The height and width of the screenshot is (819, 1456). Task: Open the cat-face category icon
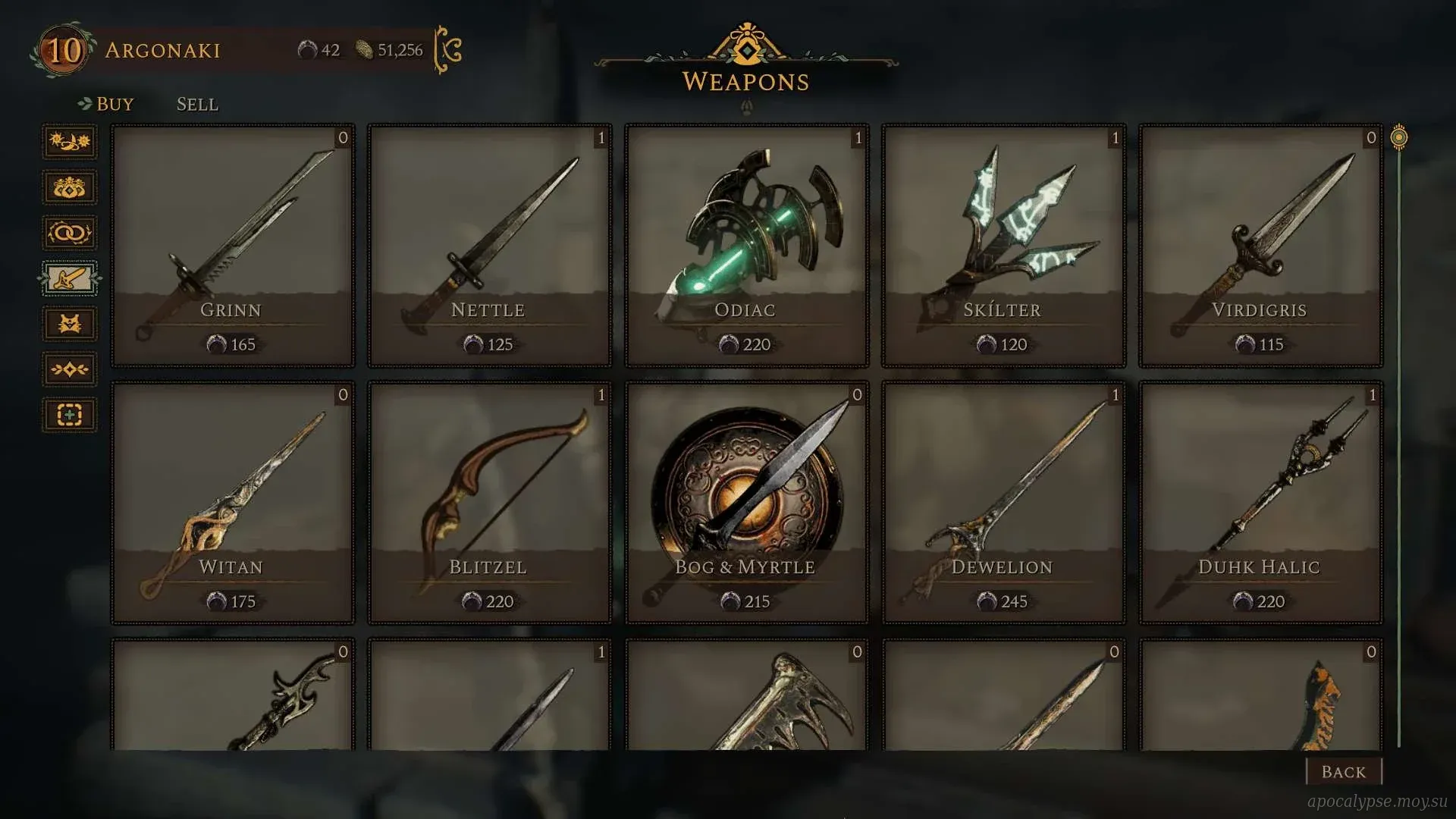pyautogui.click(x=69, y=324)
